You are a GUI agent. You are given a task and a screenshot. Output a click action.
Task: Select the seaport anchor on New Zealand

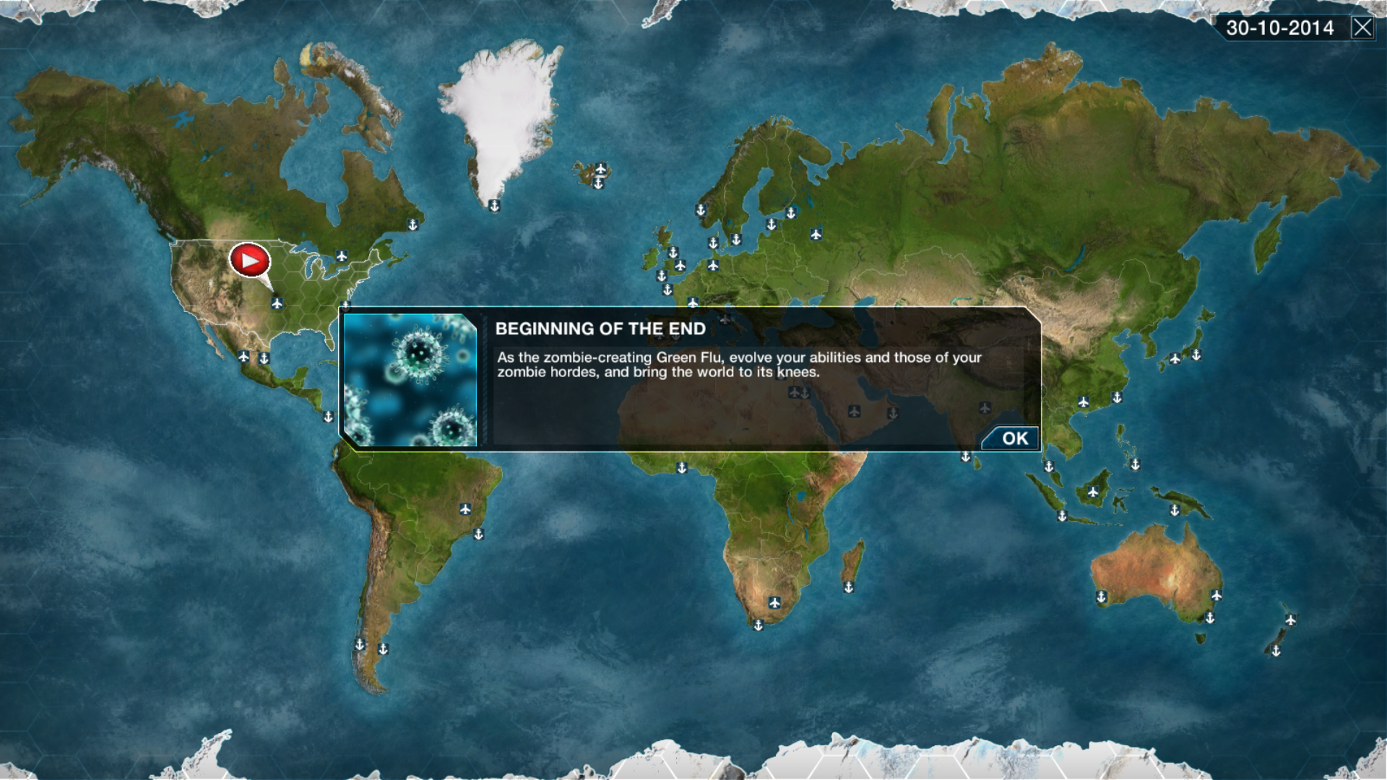(1276, 650)
